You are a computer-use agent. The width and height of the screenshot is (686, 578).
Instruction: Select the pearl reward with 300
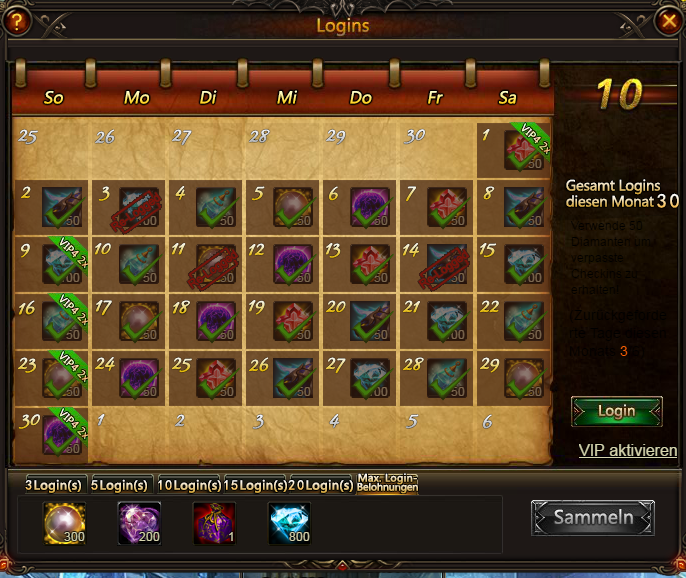pyautogui.click(x=64, y=523)
